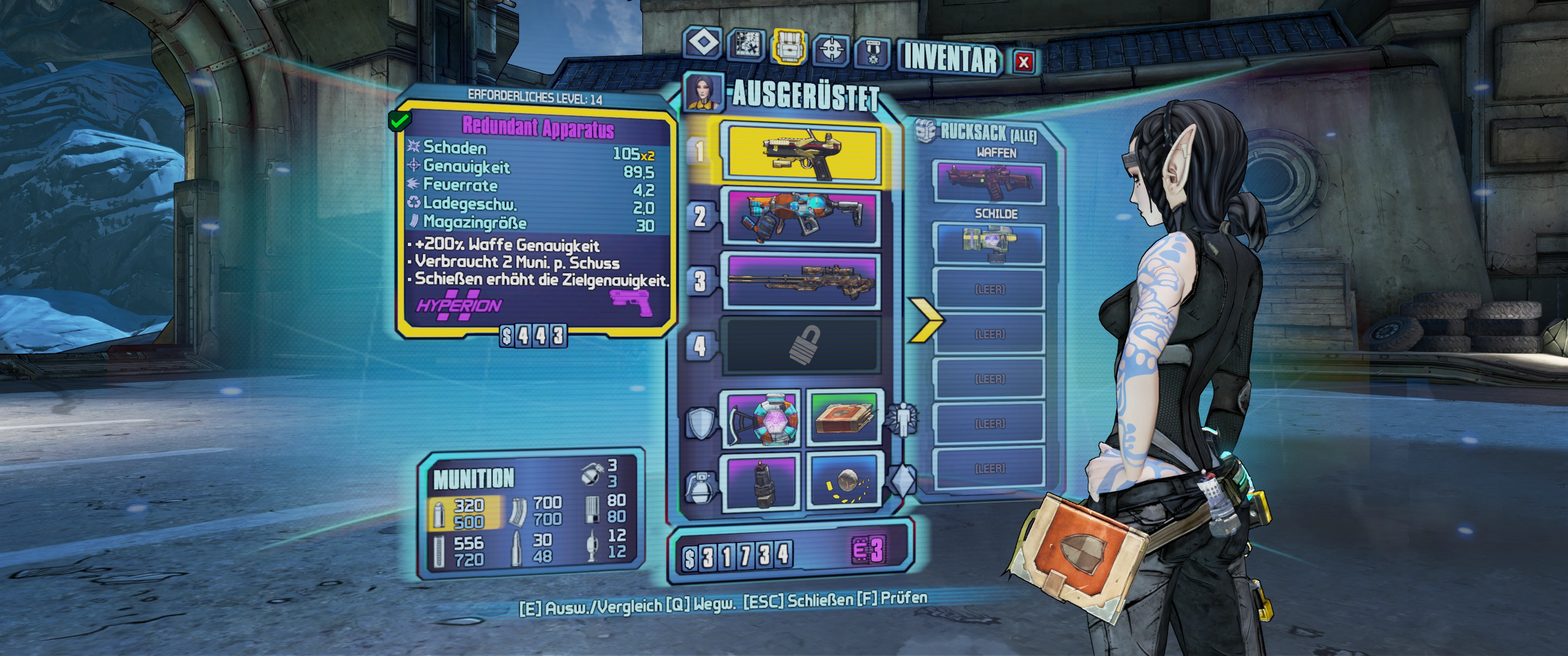Image resolution: width=1568 pixels, height=656 pixels.
Task: Close the Inventar screen with the red X
Action: pyautogui.click(x=1024, y=61)
